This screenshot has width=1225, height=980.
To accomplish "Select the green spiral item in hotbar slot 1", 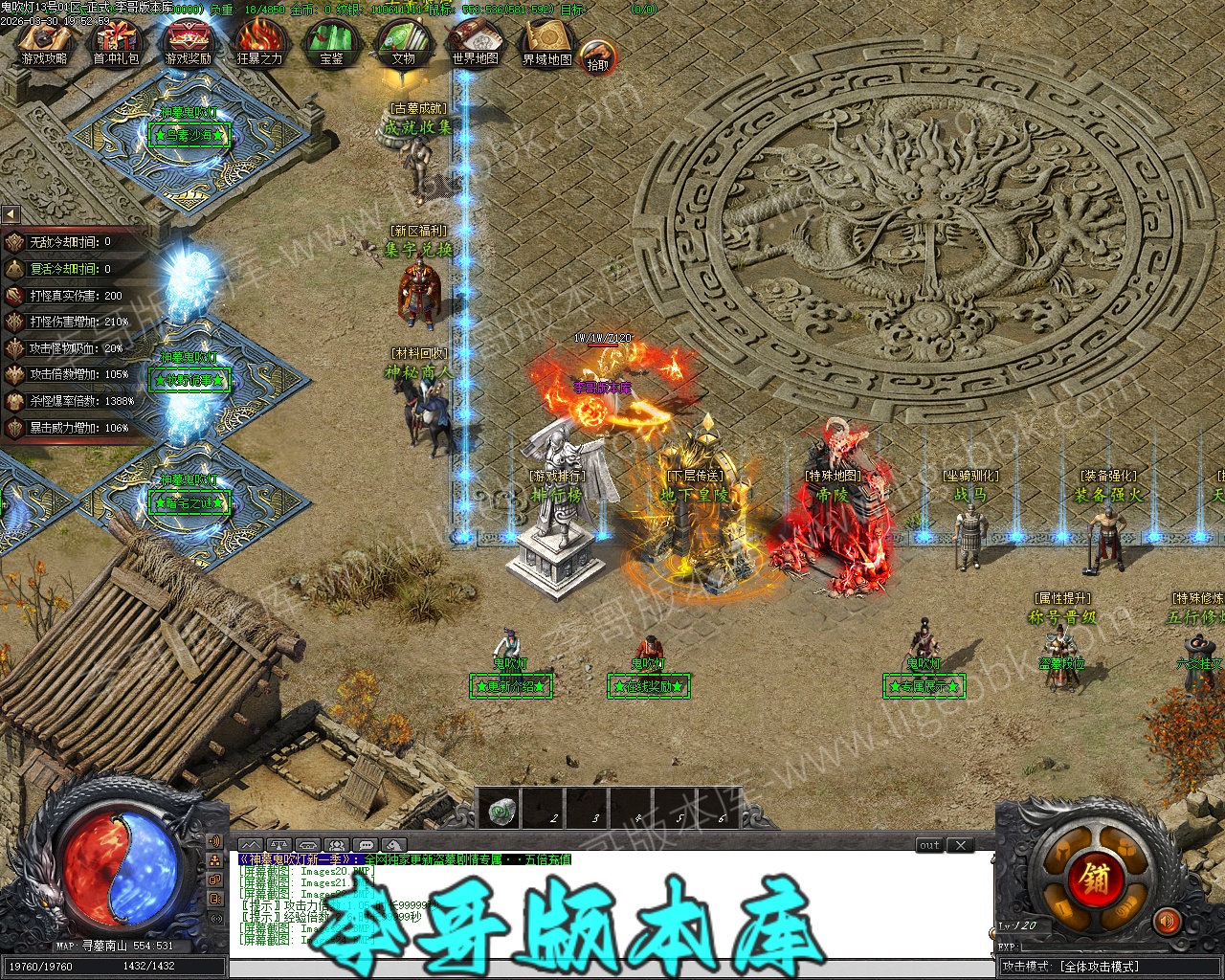I will coord(499,812).
